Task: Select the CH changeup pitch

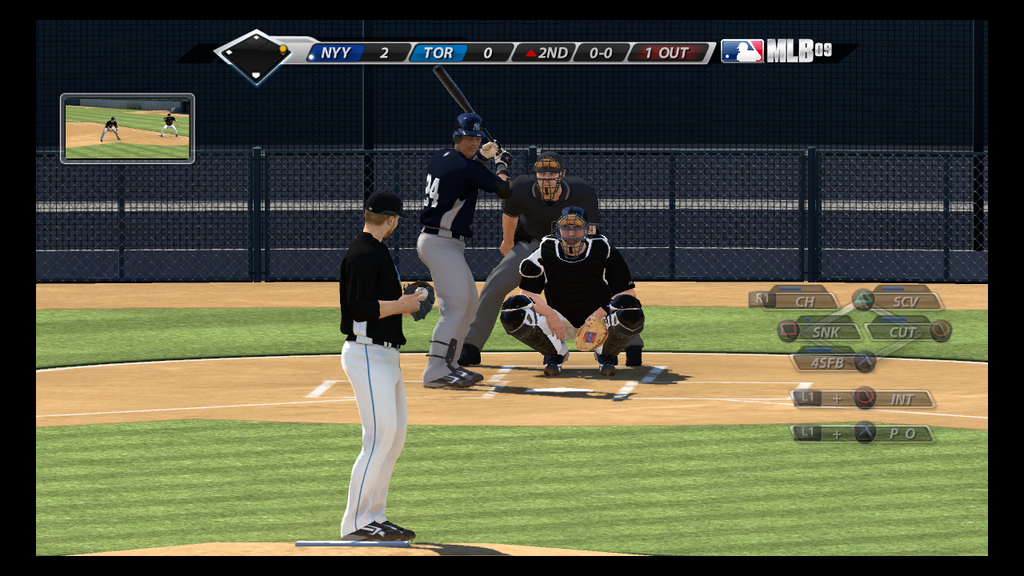Action: (x=803, y=300)
